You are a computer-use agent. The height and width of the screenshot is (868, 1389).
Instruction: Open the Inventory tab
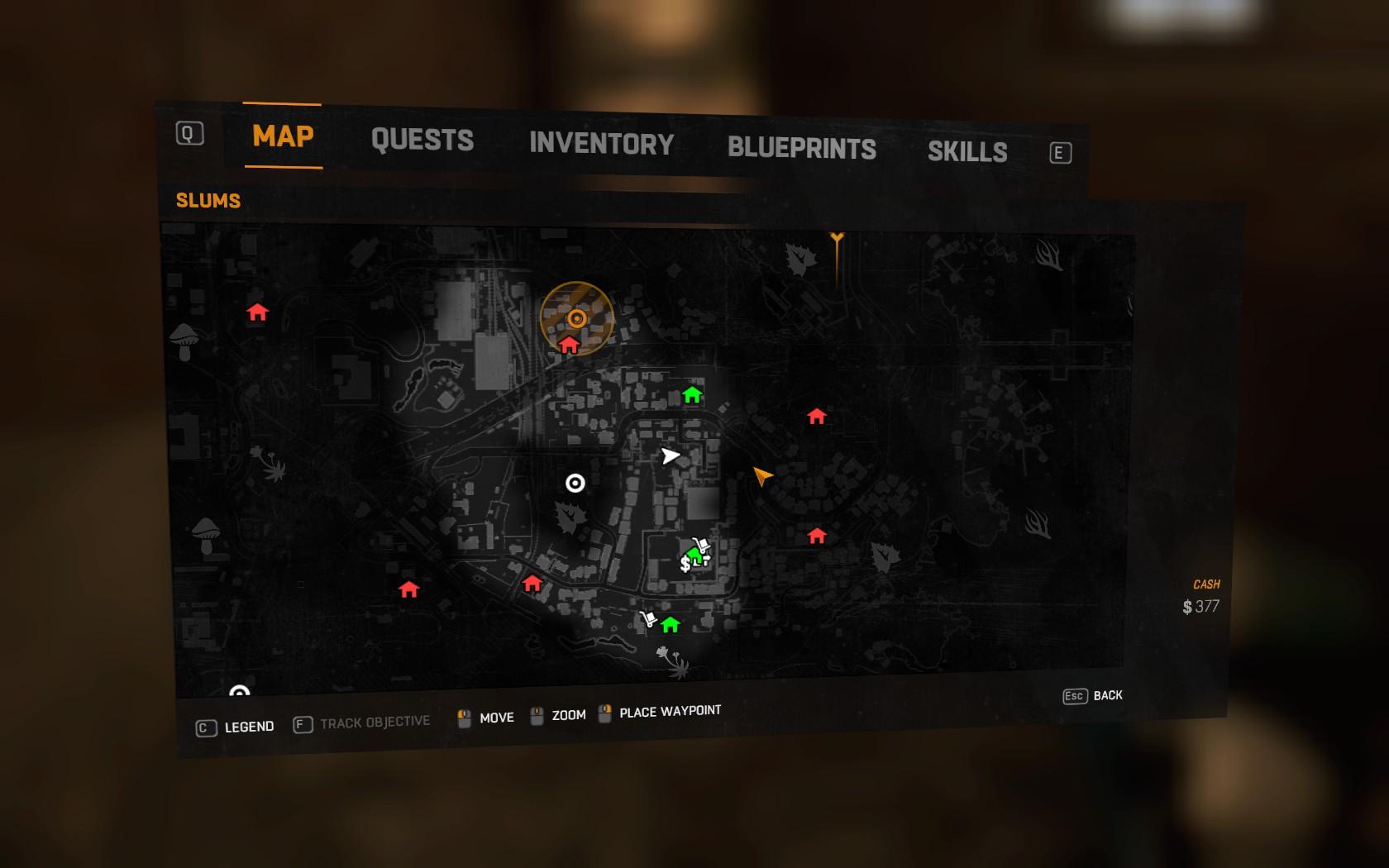tap(601, 144)
